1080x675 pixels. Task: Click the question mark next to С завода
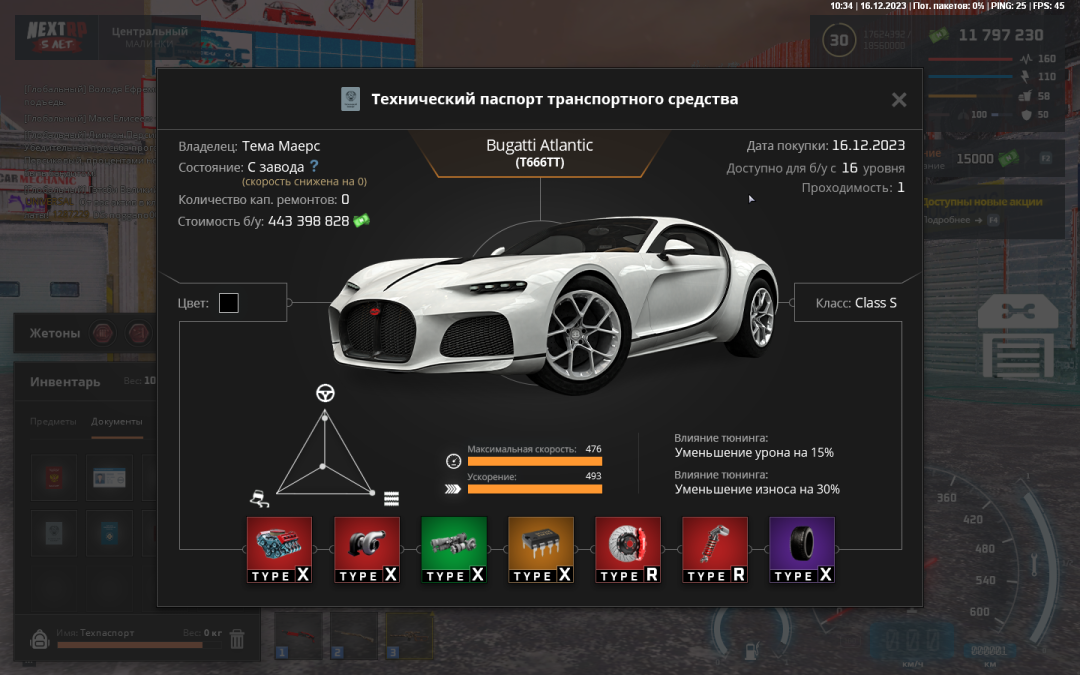314,167
